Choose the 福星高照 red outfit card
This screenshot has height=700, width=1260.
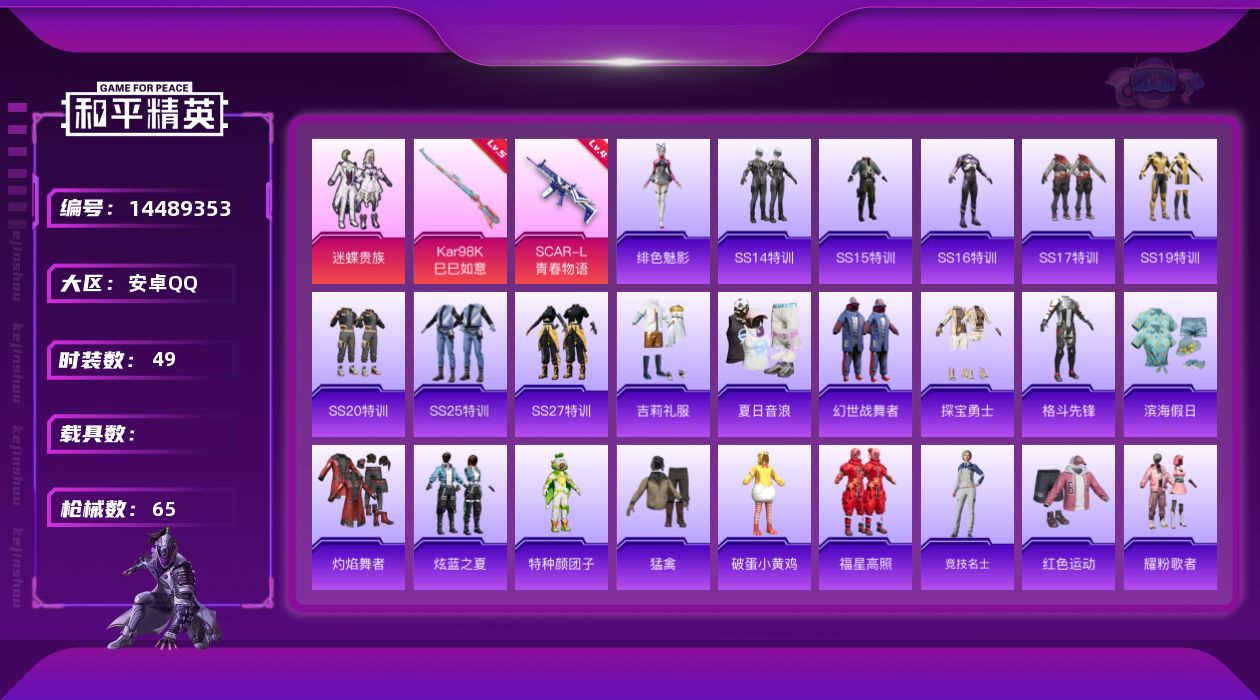click(865, 517)
